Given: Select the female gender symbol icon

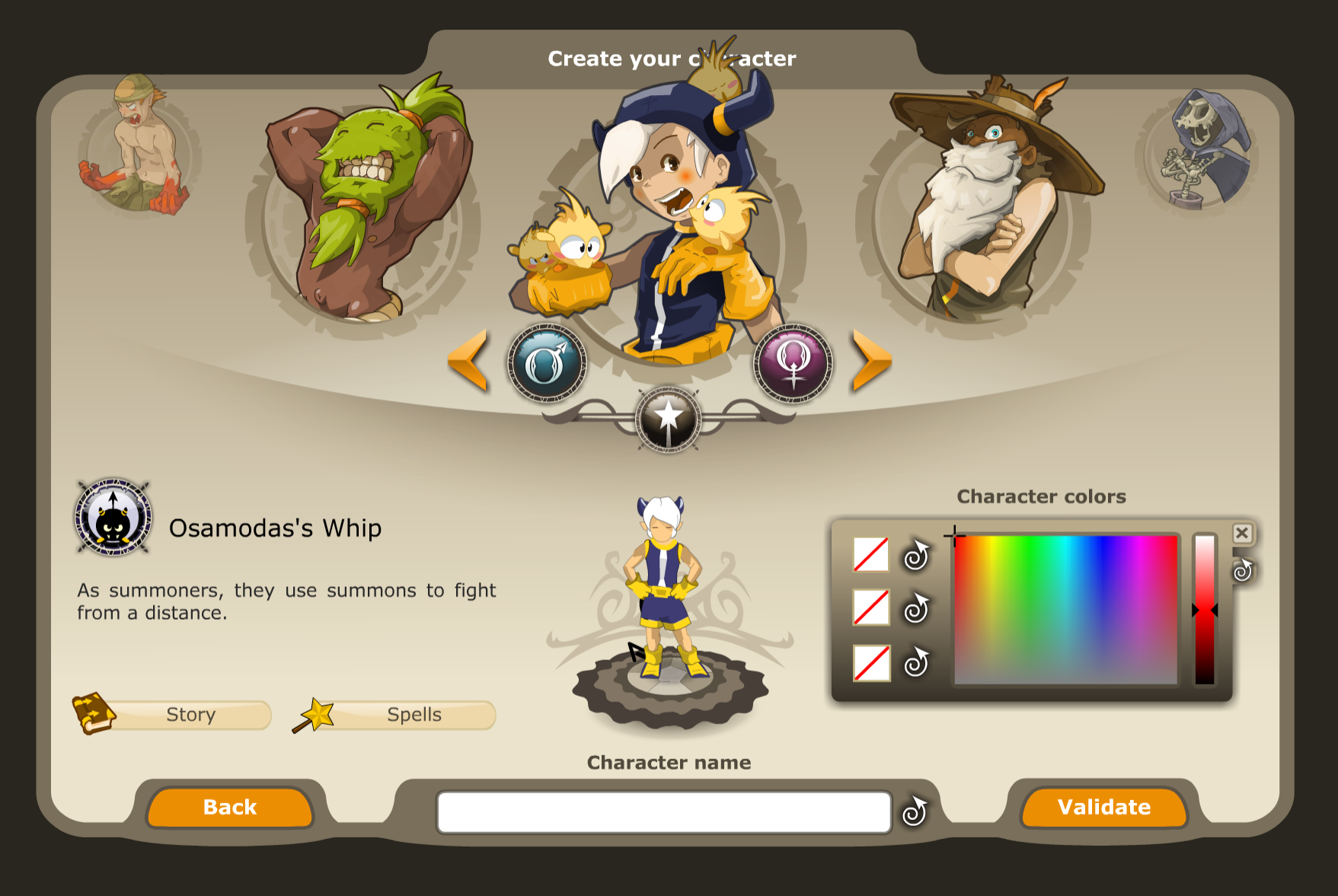Looking at the screenshot, I should click(x=792, y=363).
